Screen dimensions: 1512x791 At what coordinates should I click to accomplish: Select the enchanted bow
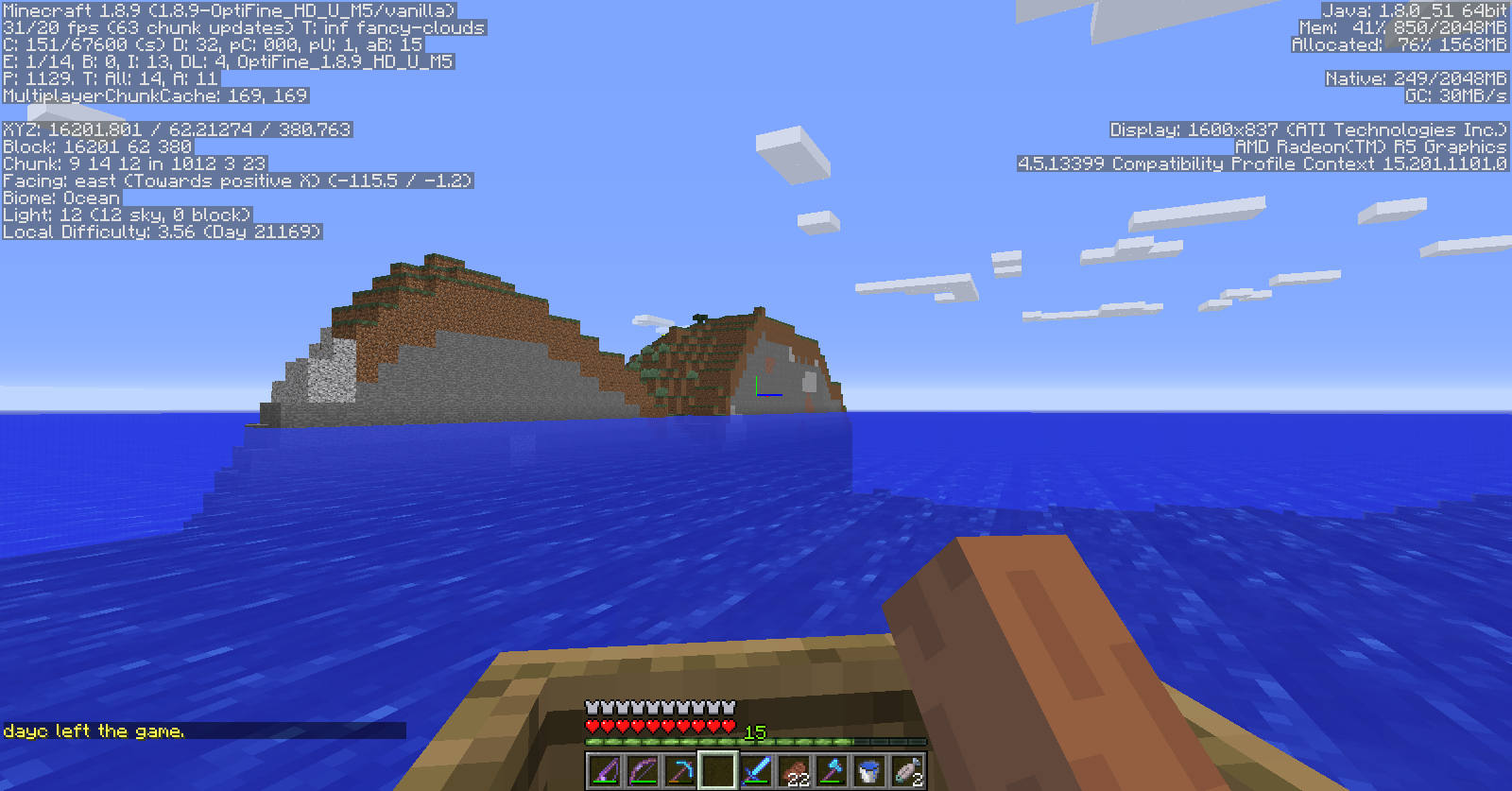coord(644,770)
